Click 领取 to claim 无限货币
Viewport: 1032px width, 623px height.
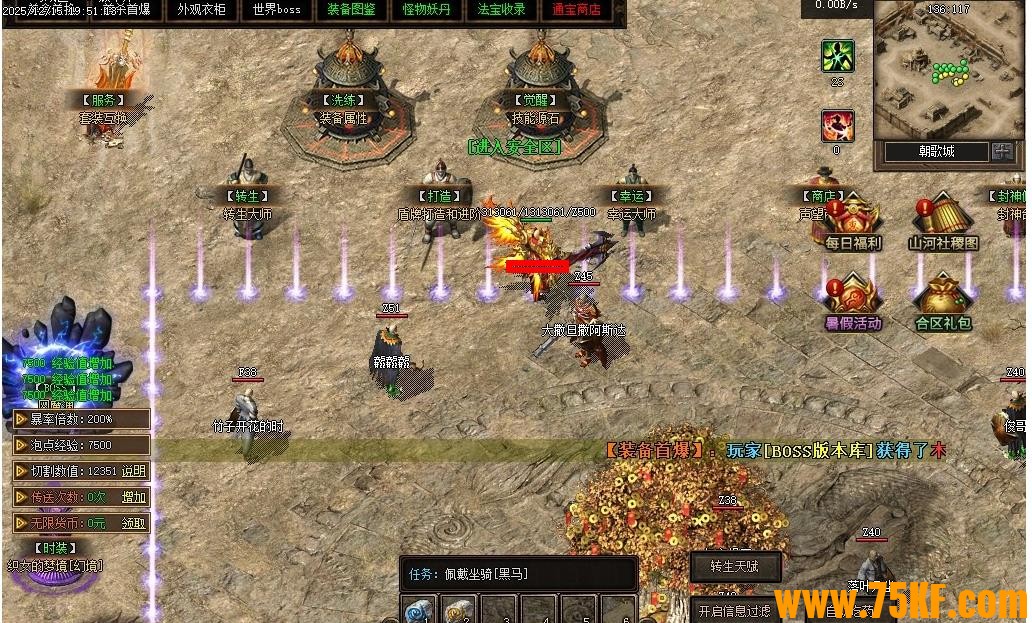click(x=134, y=523)
